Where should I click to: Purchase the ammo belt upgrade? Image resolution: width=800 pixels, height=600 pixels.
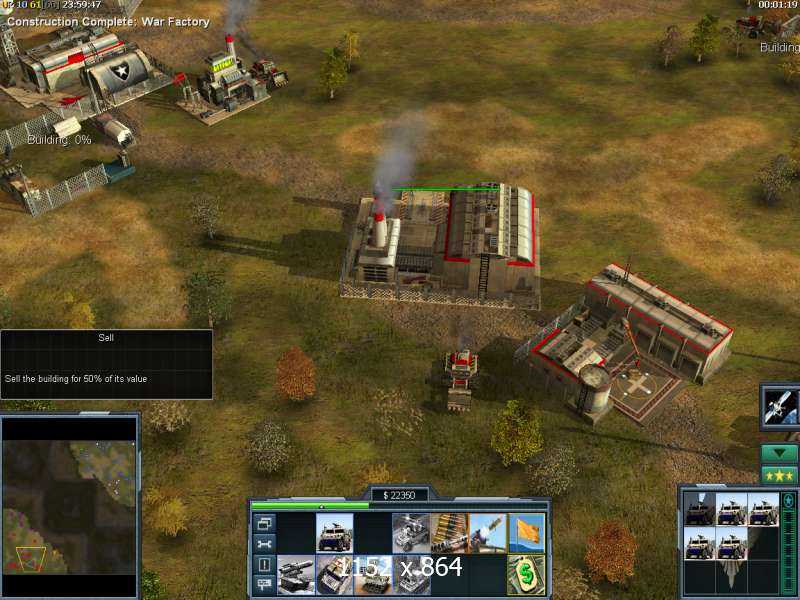click(x=449, y=533)
